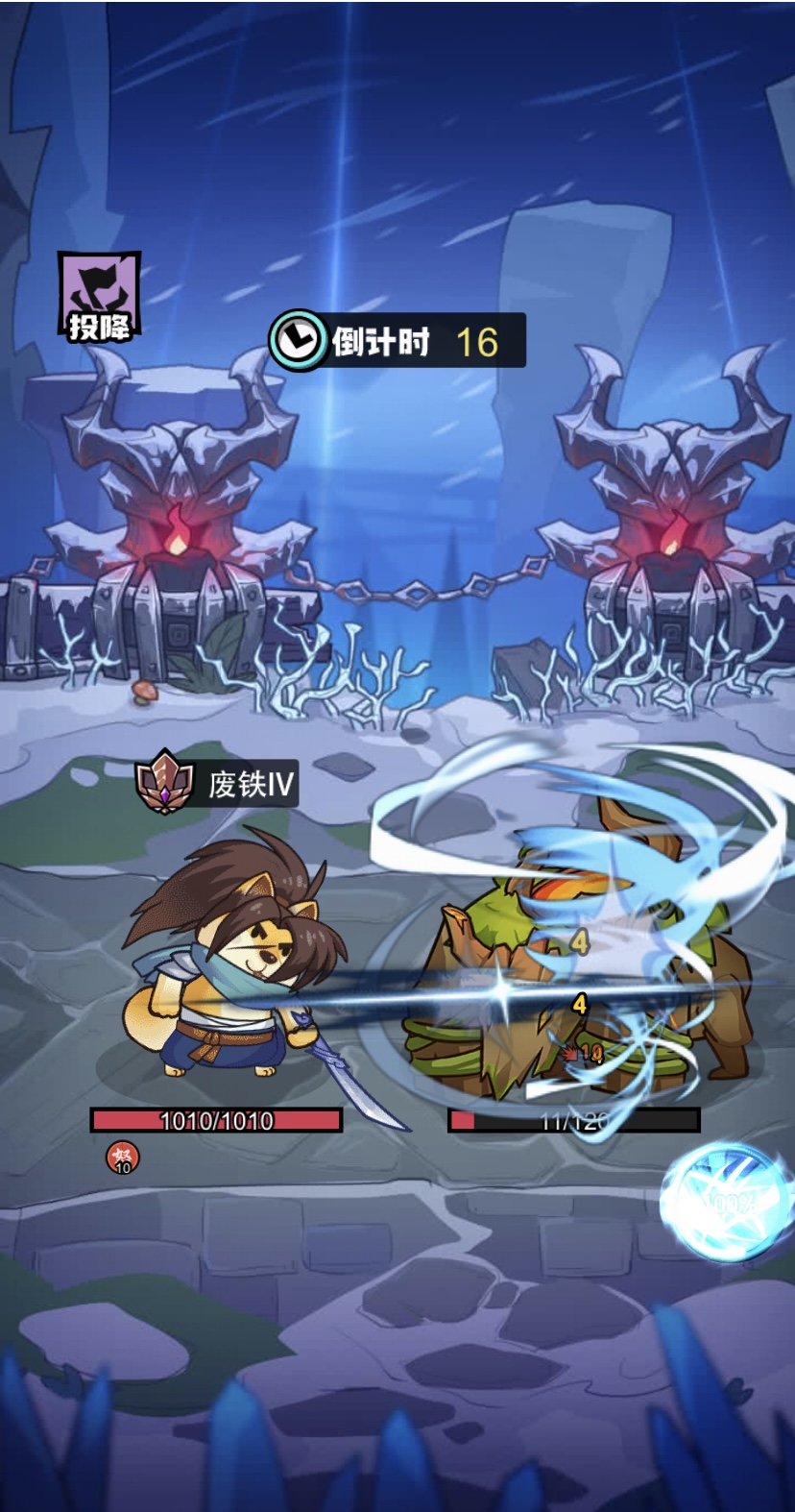Activate the glowing blue 100% skill orb
Screen dimensions: 795x1512
(729, 1201)
